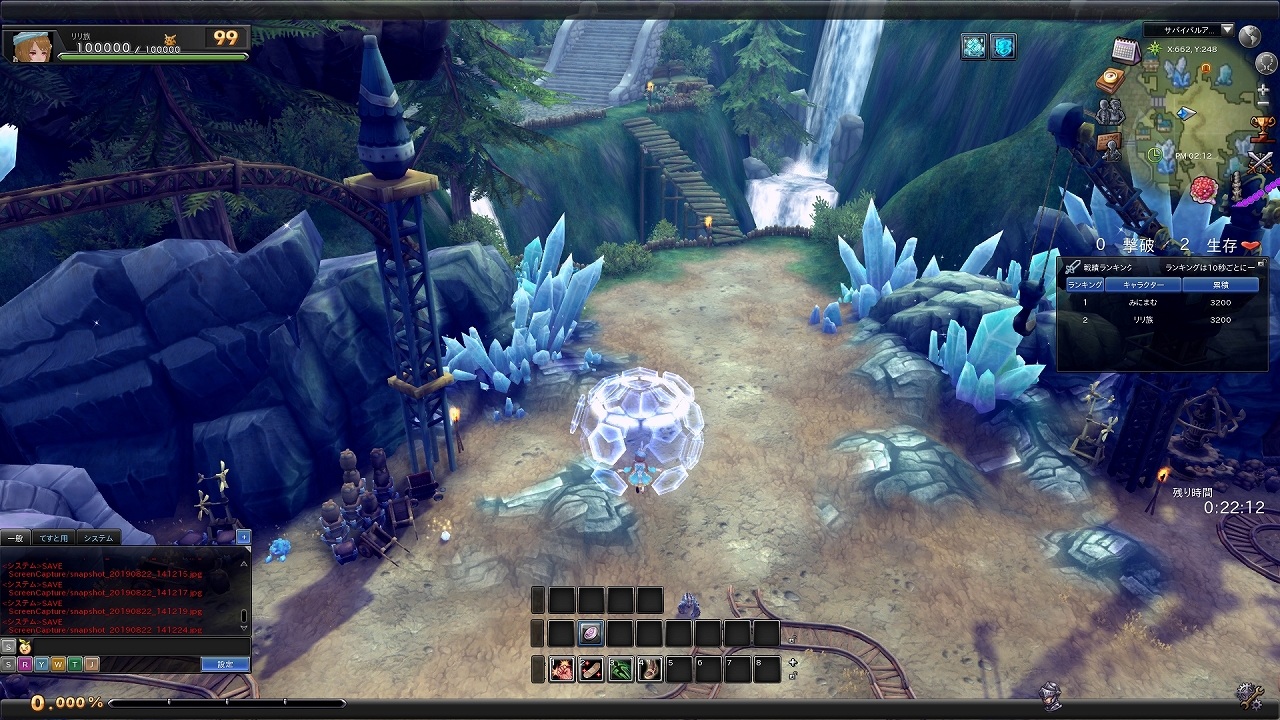
Task: Activate the red fist skill in slot 1
Action: tap(562, 669)
